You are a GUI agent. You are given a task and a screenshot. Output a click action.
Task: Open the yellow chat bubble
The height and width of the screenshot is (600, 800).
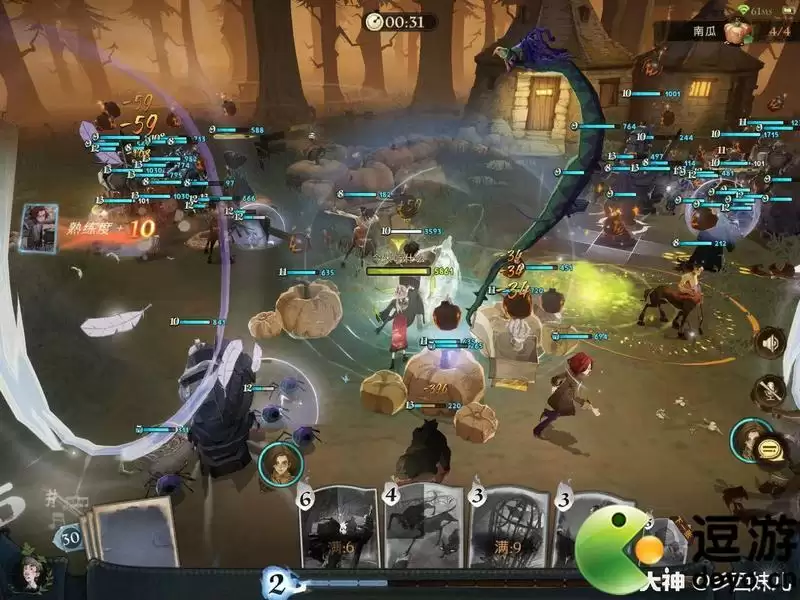pos(769,448)
